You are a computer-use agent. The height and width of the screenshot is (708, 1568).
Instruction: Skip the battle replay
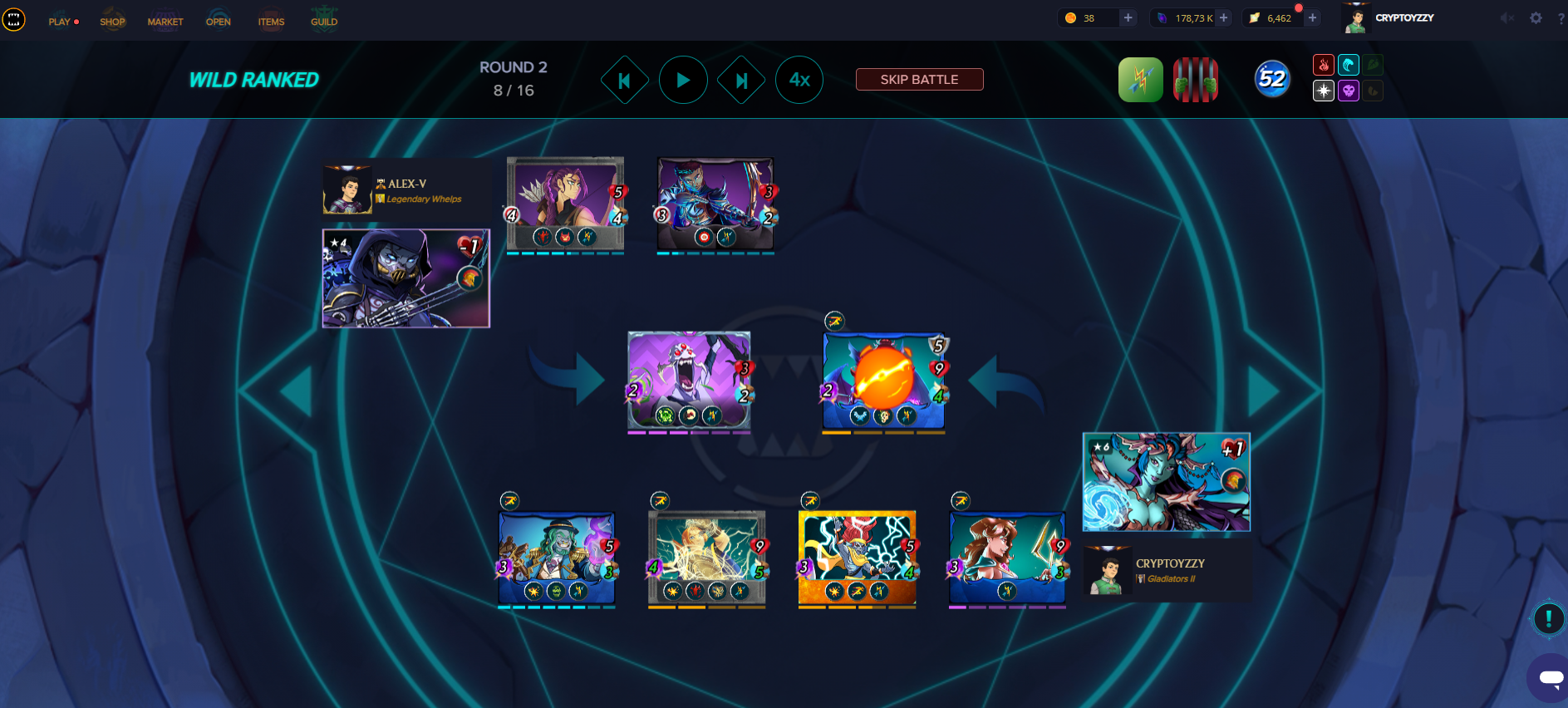point(919,80)
